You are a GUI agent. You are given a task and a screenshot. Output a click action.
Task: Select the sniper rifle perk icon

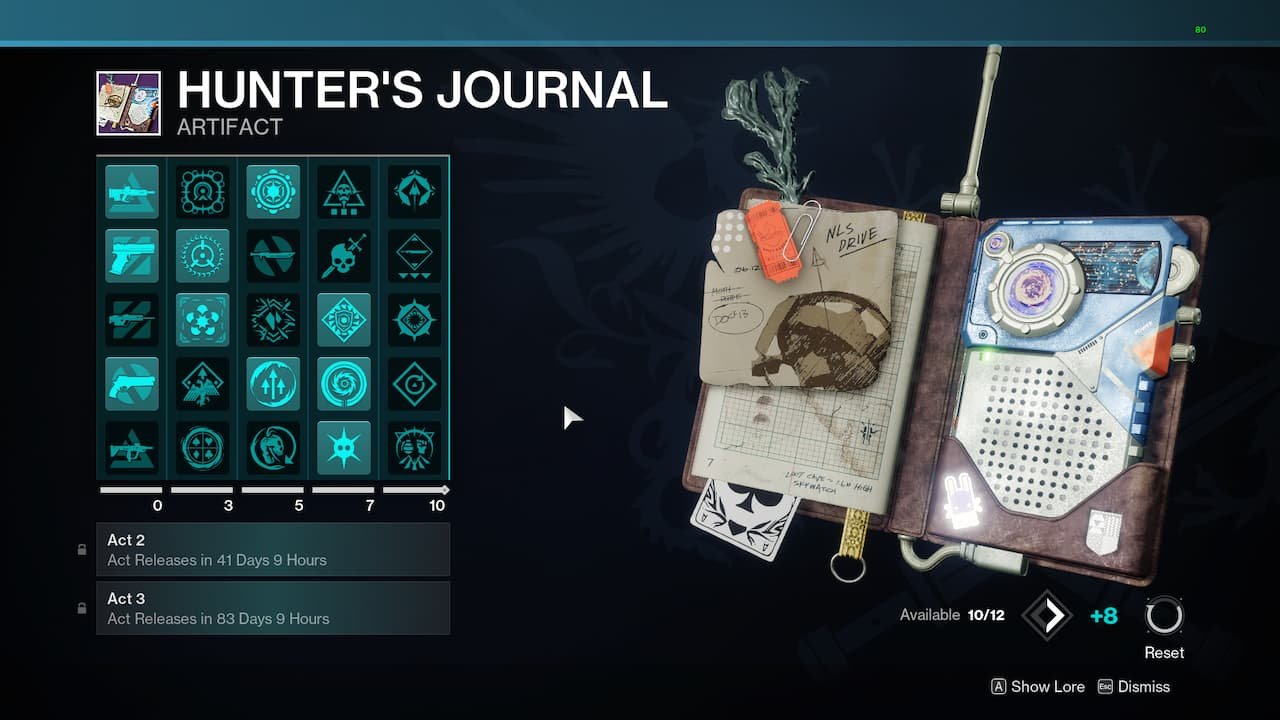131,319
